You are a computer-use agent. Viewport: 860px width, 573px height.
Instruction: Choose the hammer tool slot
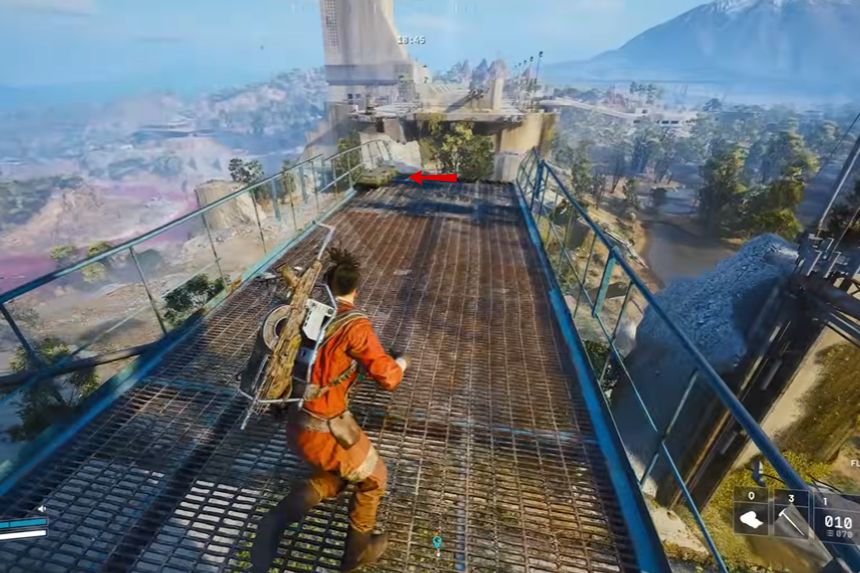793,518
